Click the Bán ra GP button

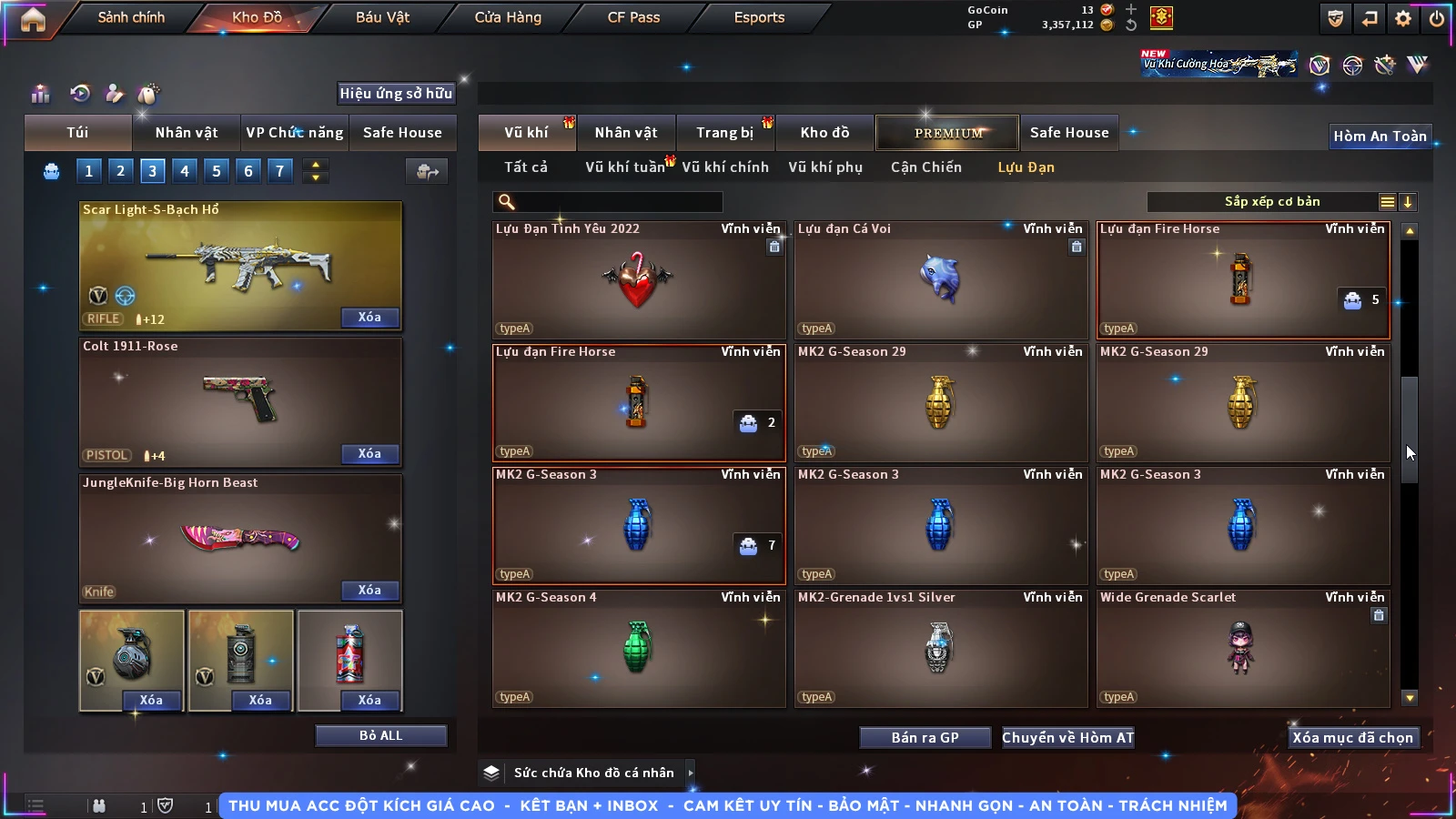925,738
